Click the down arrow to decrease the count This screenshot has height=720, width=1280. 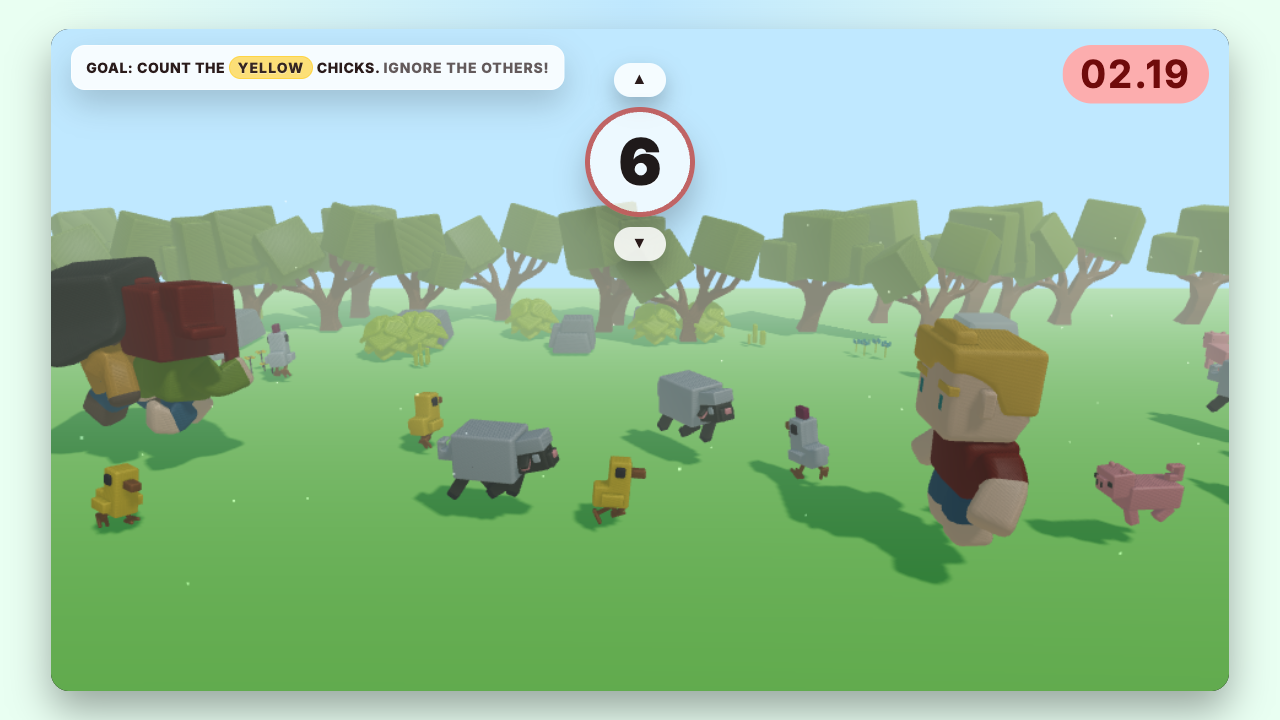click(640, 243)
